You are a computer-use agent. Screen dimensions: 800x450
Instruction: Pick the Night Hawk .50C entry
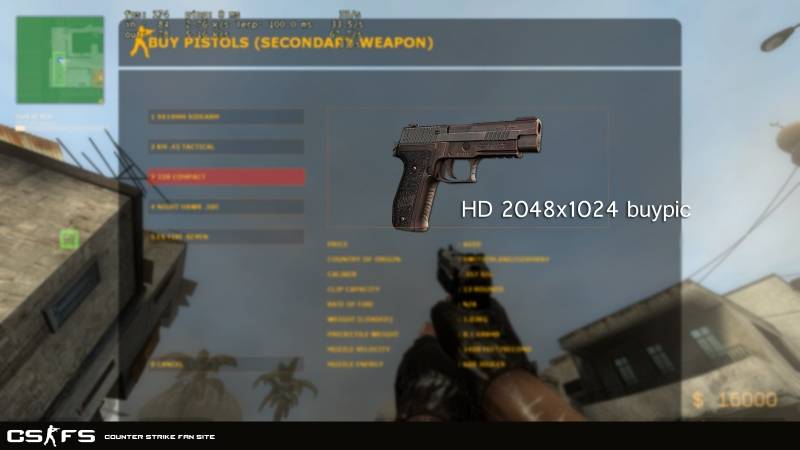tap(225, 206)
